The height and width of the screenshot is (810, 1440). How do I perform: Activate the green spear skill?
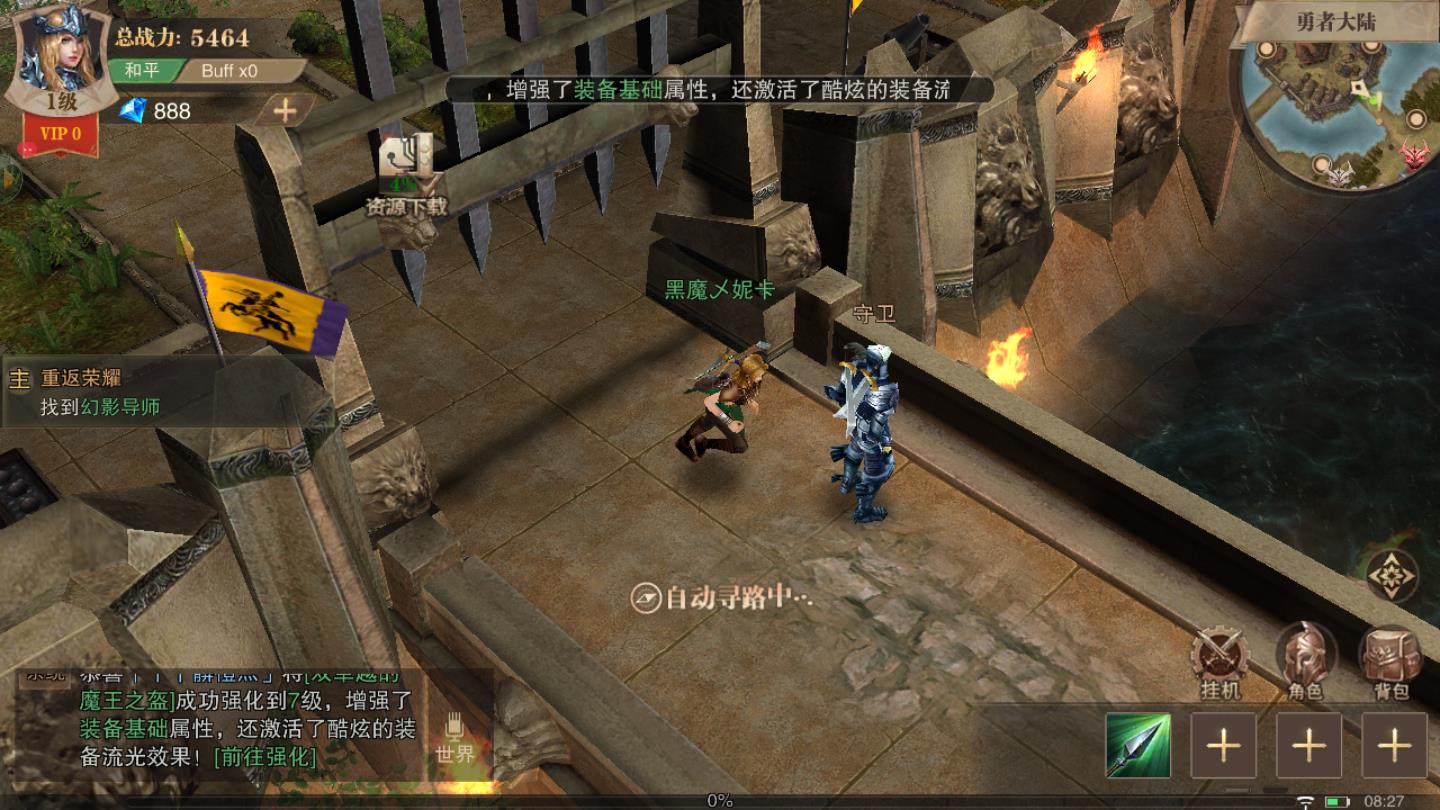coord(1138,745)
